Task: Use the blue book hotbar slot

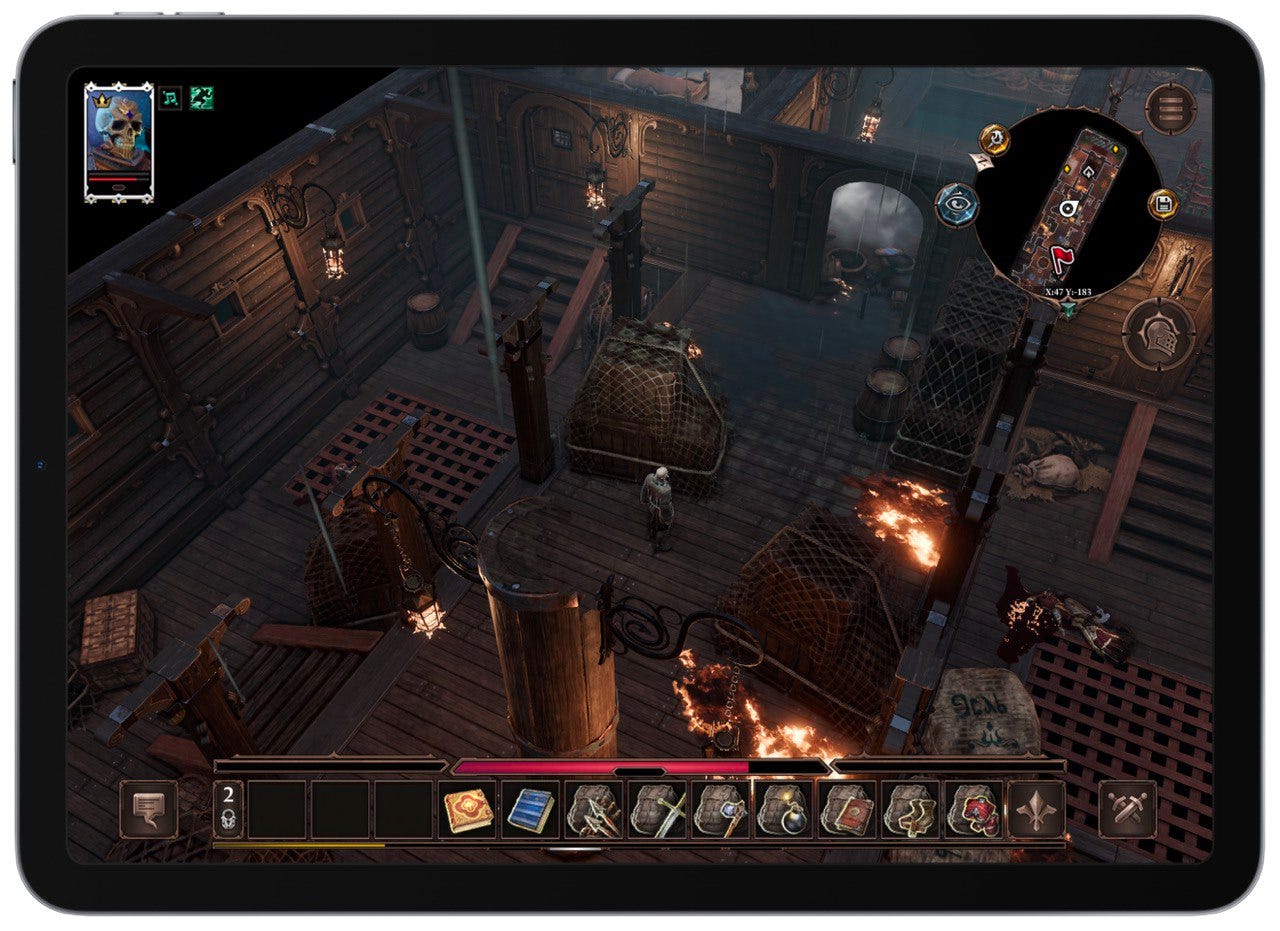Action: [531, 809]
